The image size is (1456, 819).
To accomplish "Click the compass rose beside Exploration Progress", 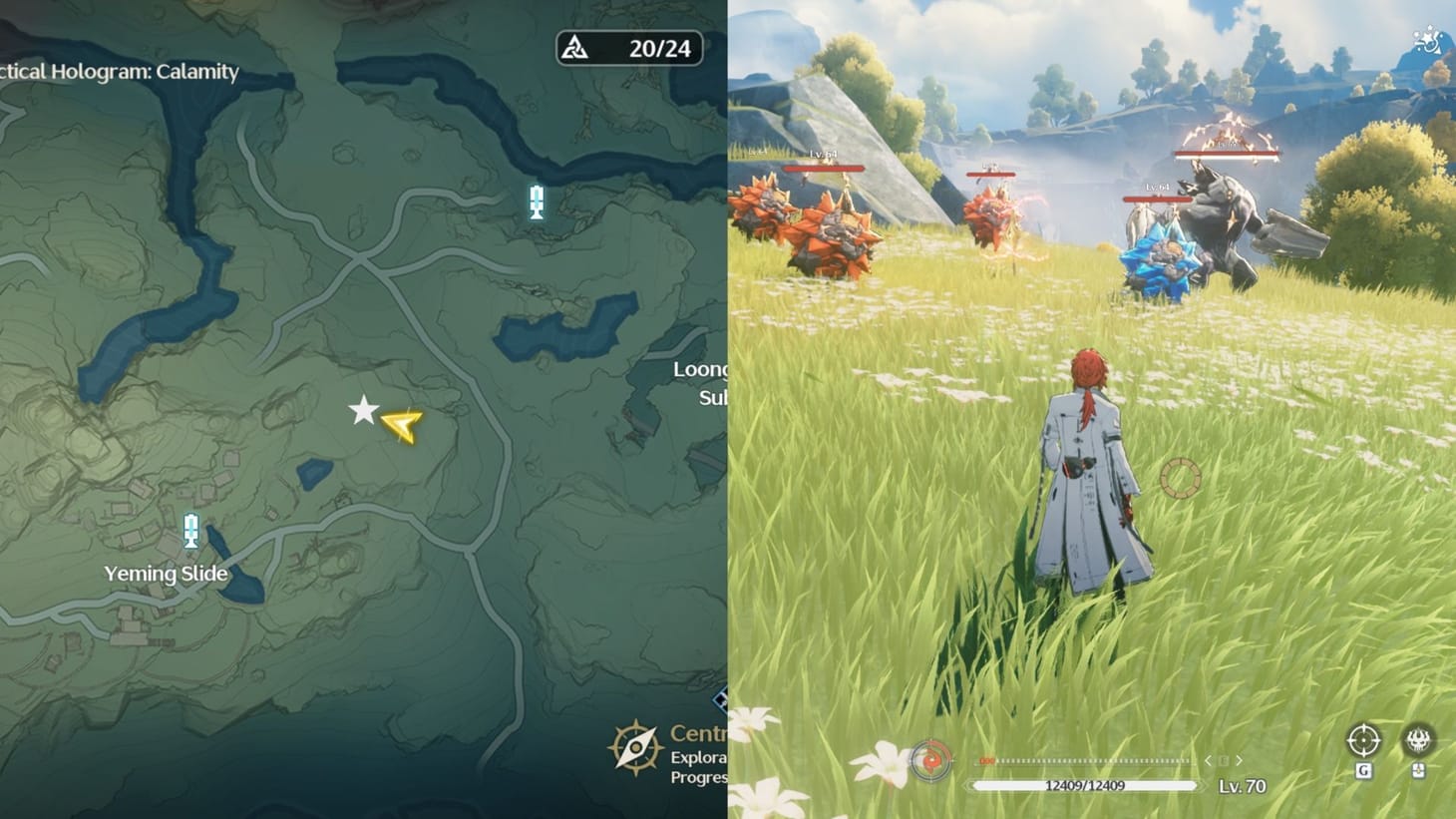I will tap(635, 749).
